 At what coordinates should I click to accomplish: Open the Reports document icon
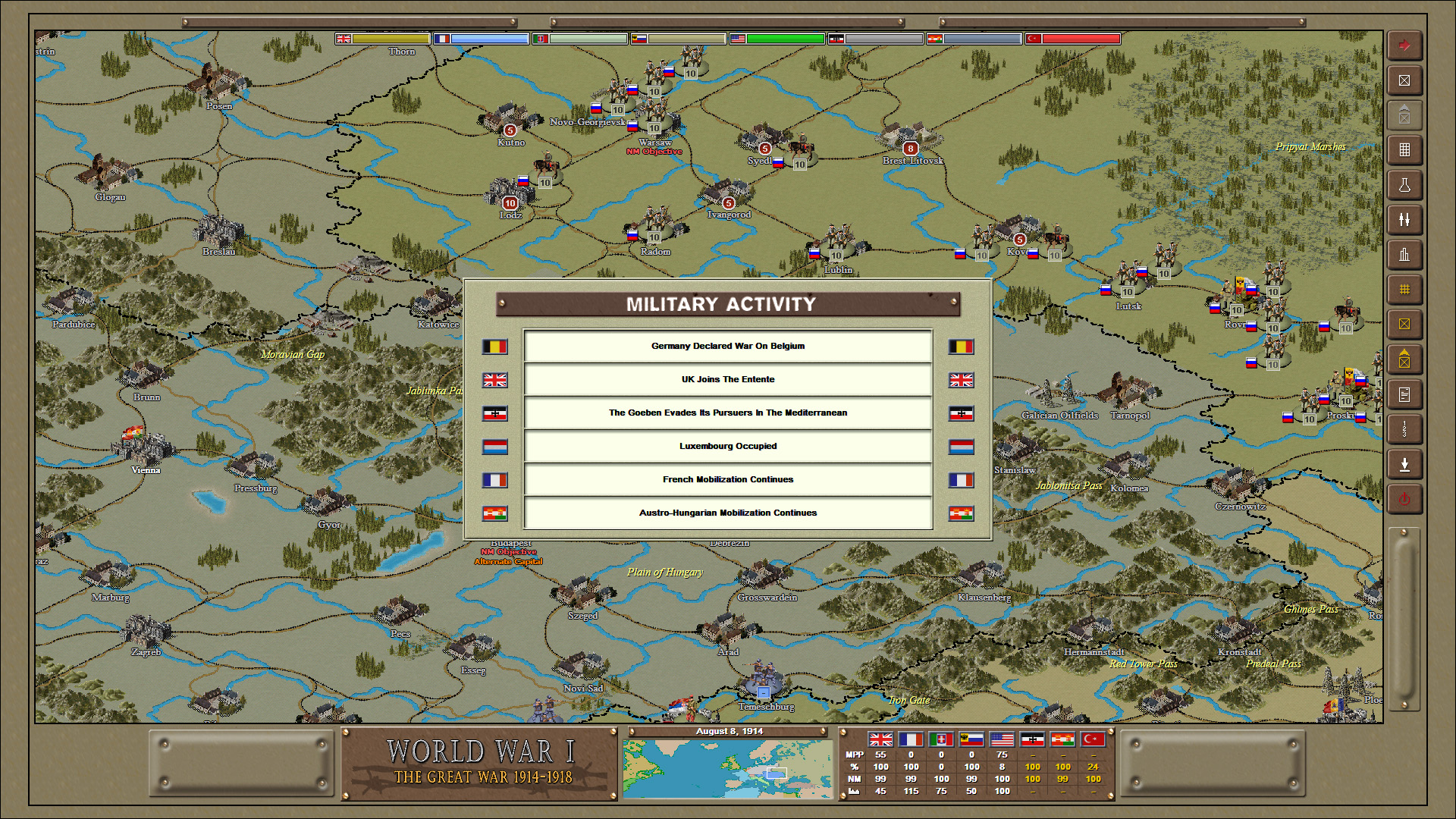(x=1404, y=394)
